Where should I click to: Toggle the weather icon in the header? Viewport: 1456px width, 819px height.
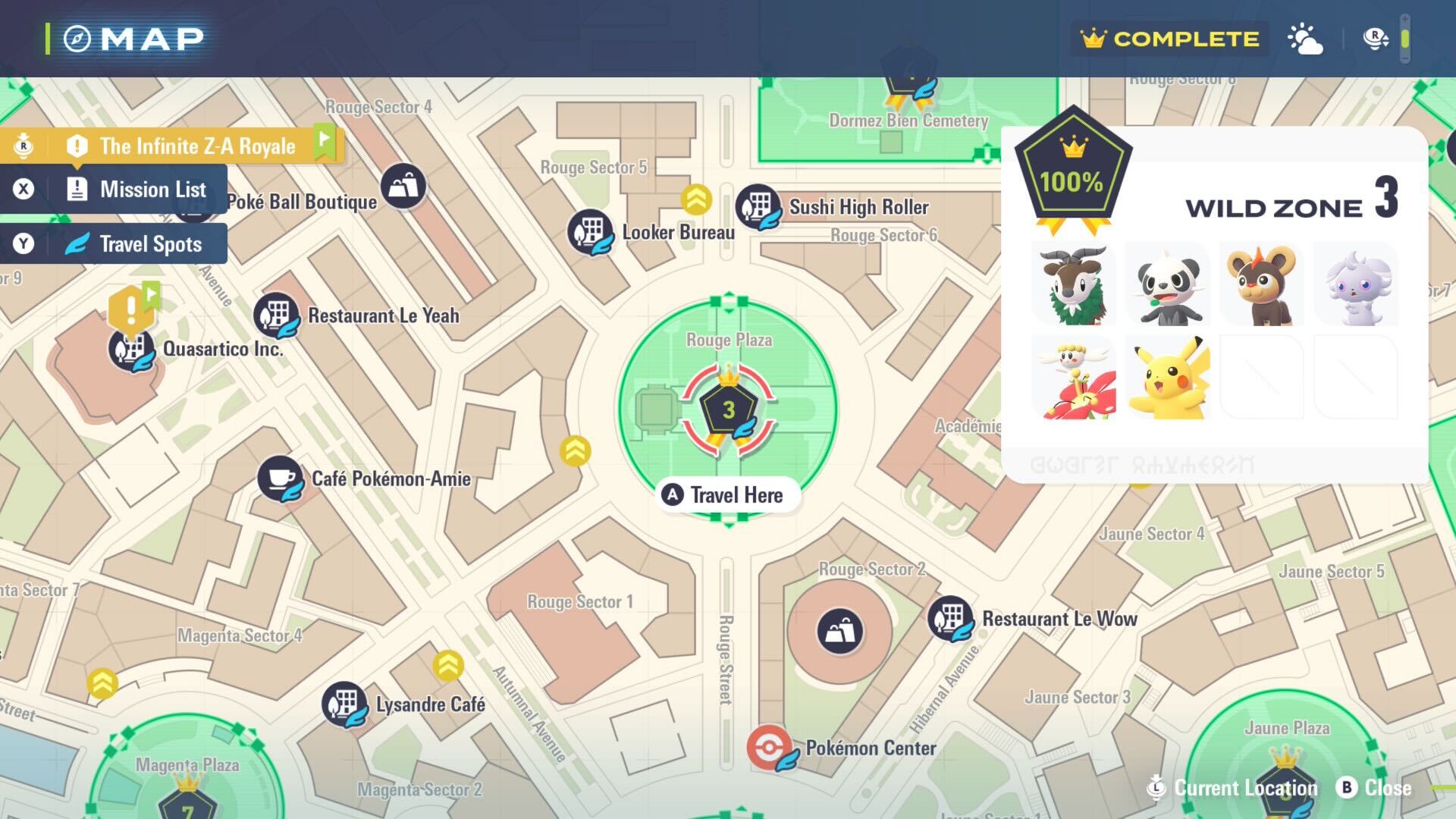click(x=1305, y=39)
